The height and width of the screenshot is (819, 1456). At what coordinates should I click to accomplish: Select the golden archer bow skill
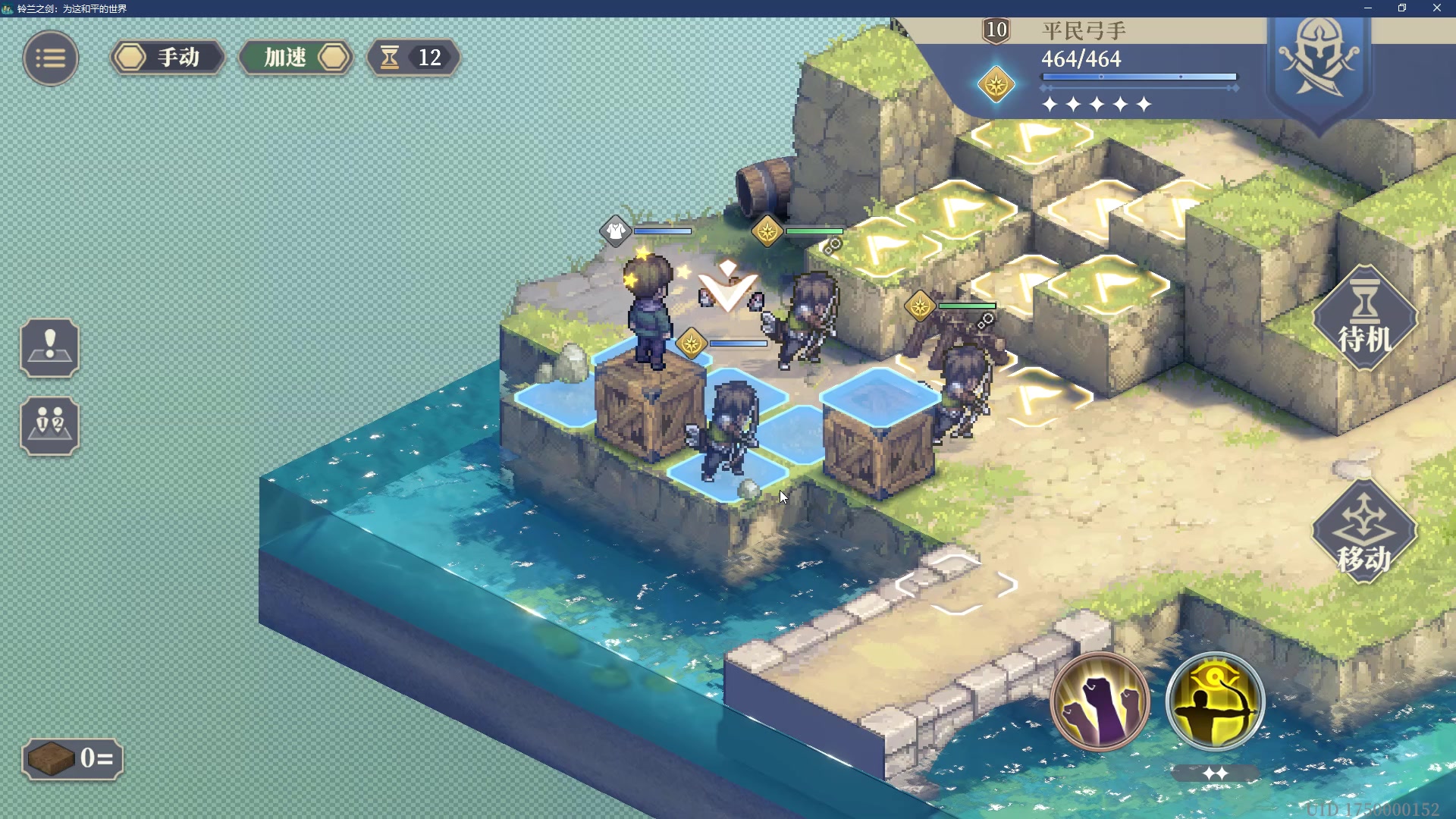pyautogui.click(x=1215, y=701)
